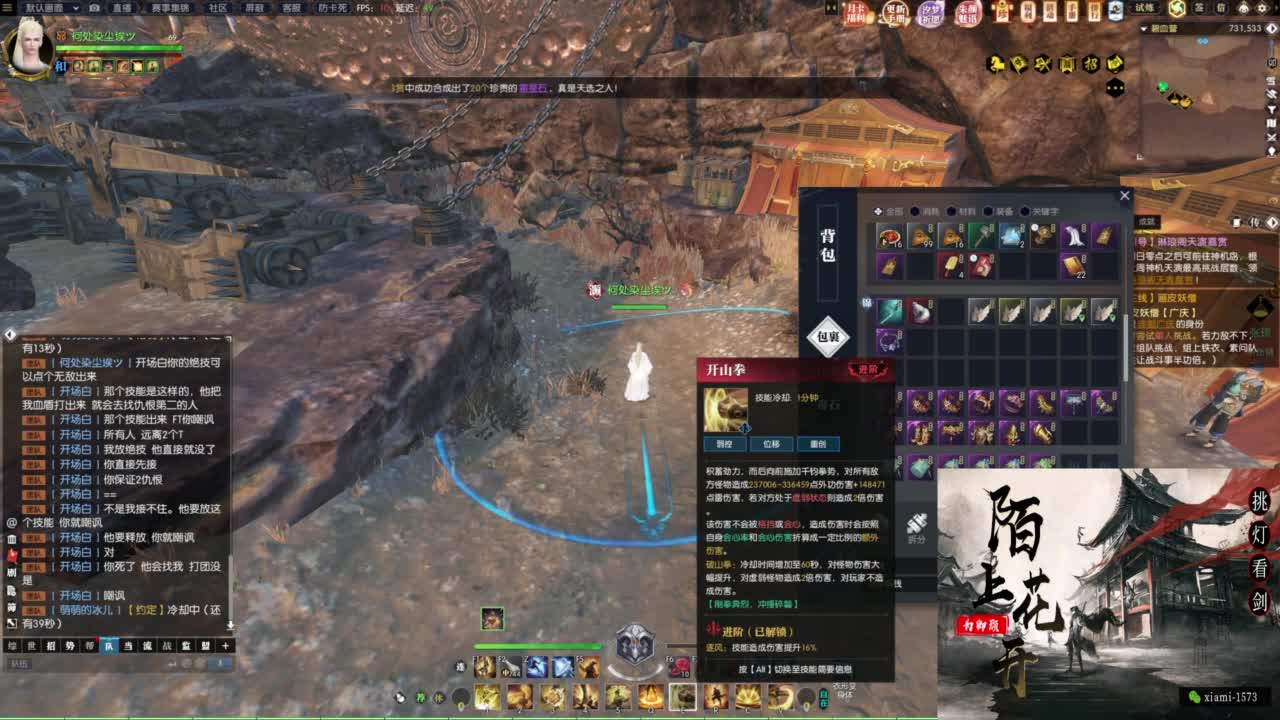The height and width of the screenshot is (720, 1280).
Task: Open the 月卡福利 icon at top right
Action: click(856, 13)
